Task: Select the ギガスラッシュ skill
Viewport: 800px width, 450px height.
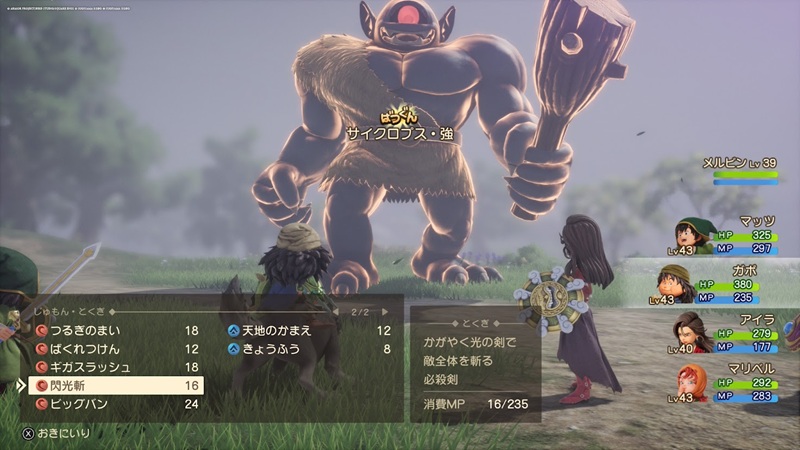Action: tap(110, 367)
